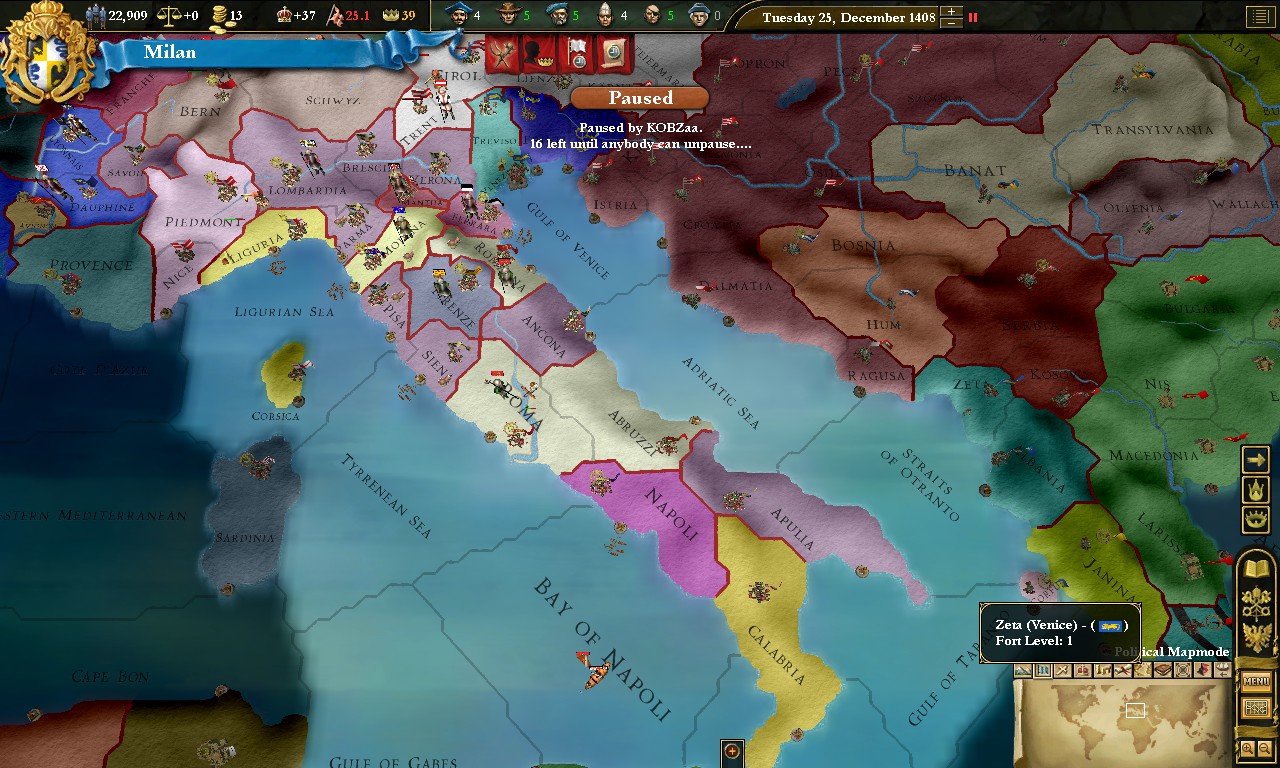Screen dimensions: 1280x768
Task: Expand the panel with the plus button bottom center
Action: coord(731,750)
